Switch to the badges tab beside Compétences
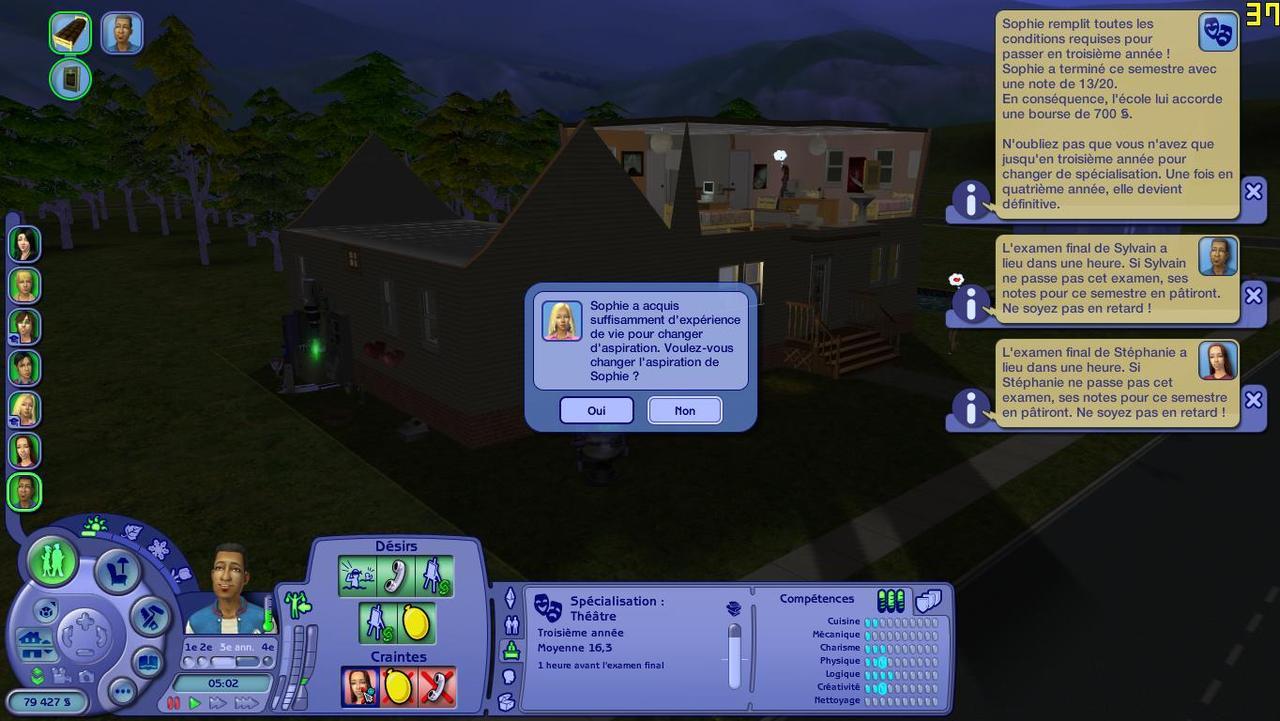 (929, 600)
